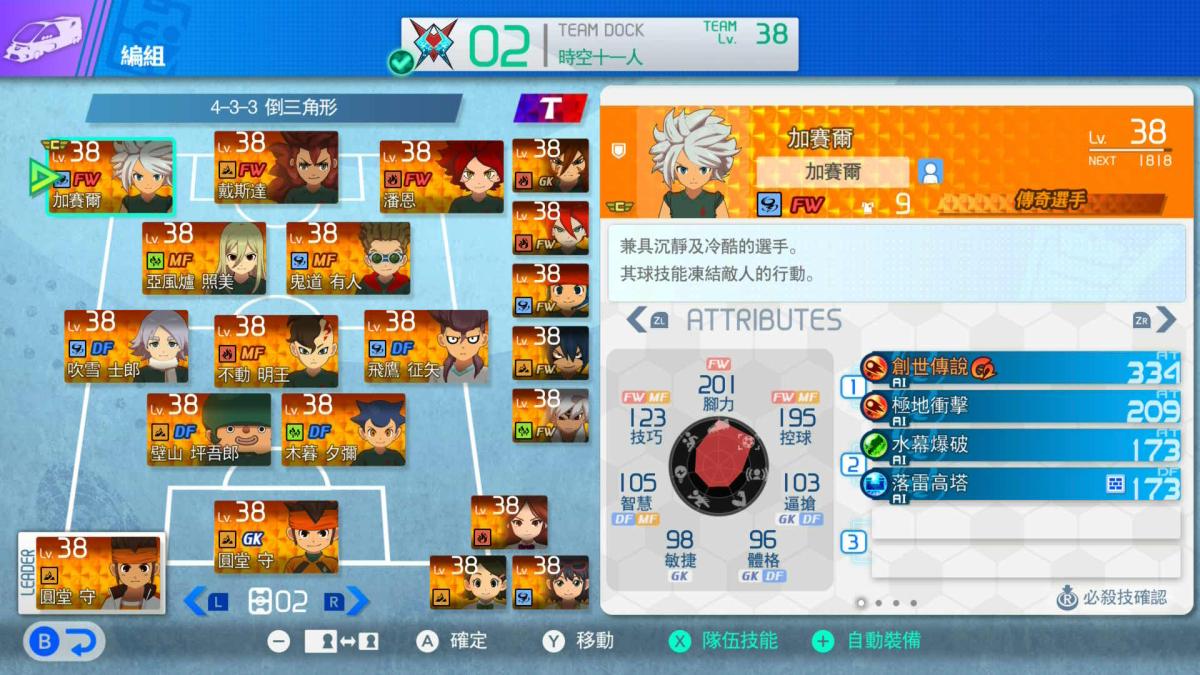Select the 水幕爆破 move row
The image size is (1200, 675).
click(1020, 446)
